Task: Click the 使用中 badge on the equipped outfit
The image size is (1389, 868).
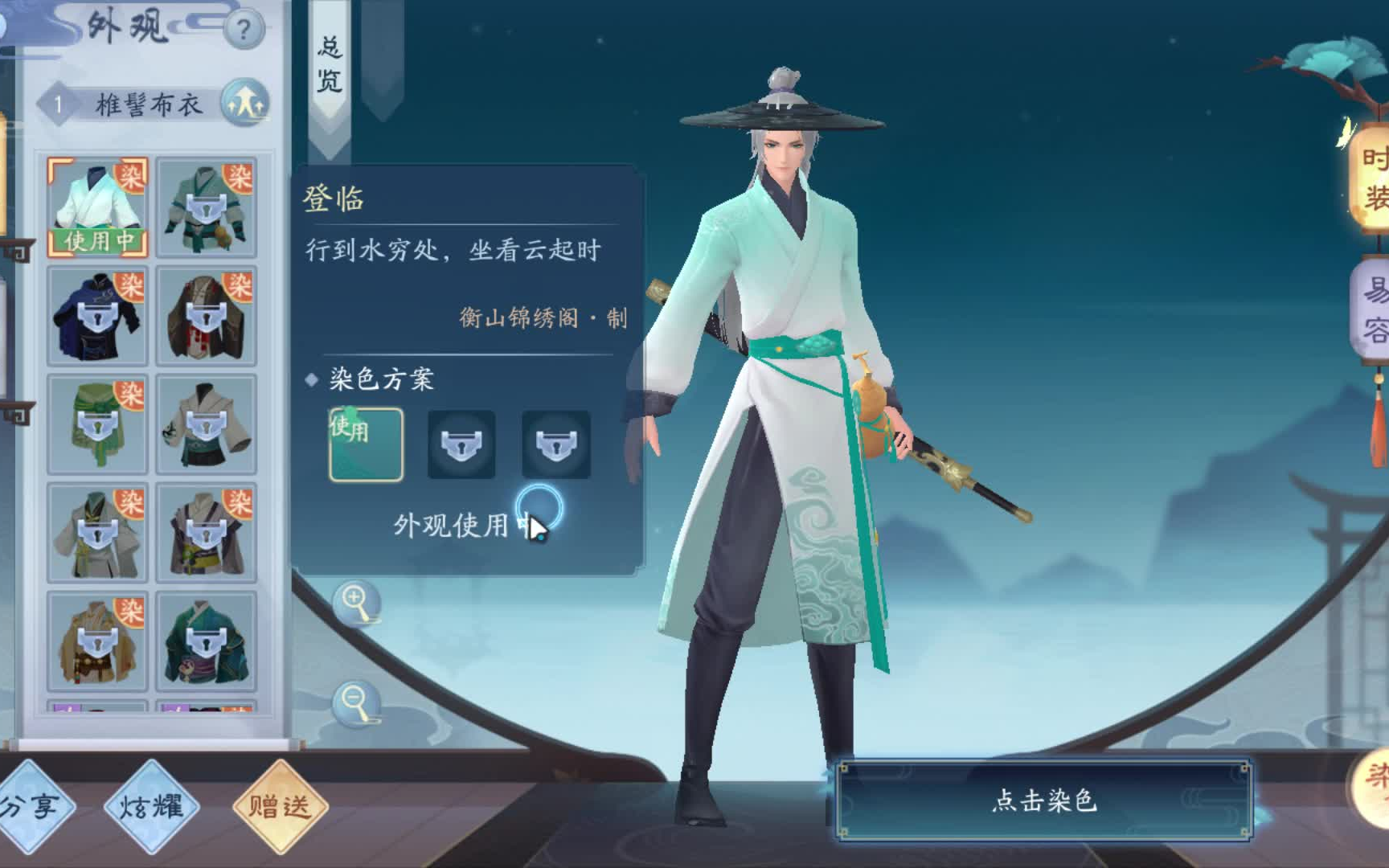Action: tap(97, 238)
